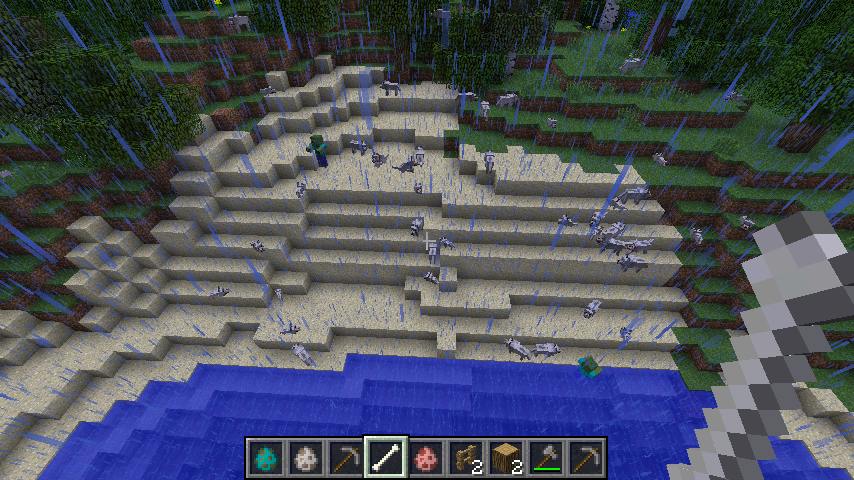Image resolution: width=854 pixels, height=480 pixels.
Task: Pick the pink pig spawn egg slot
Action: pyautogui.click(x=425, y=457)
